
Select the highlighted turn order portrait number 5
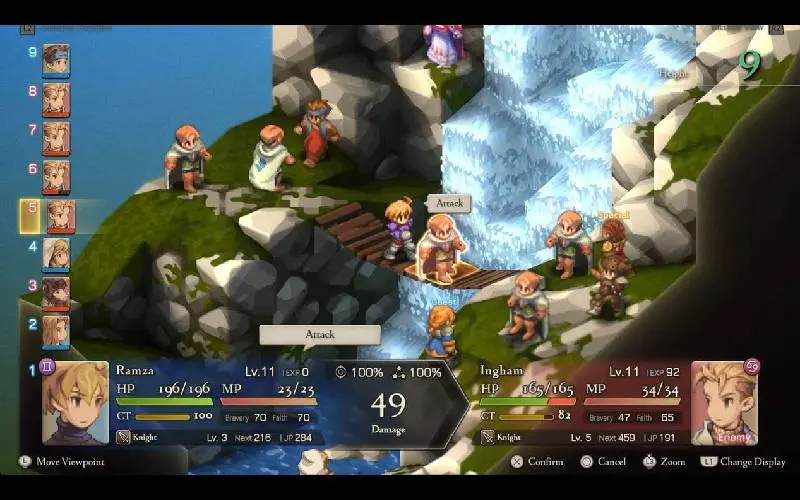[60, 215]
